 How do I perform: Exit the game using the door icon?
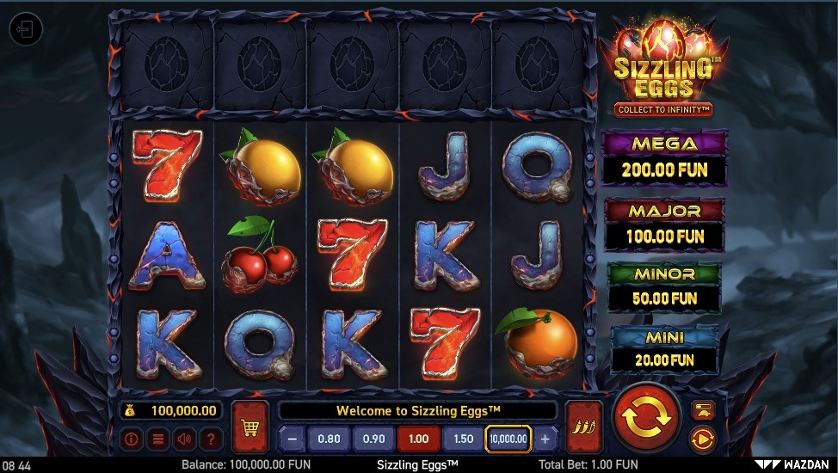26,29
